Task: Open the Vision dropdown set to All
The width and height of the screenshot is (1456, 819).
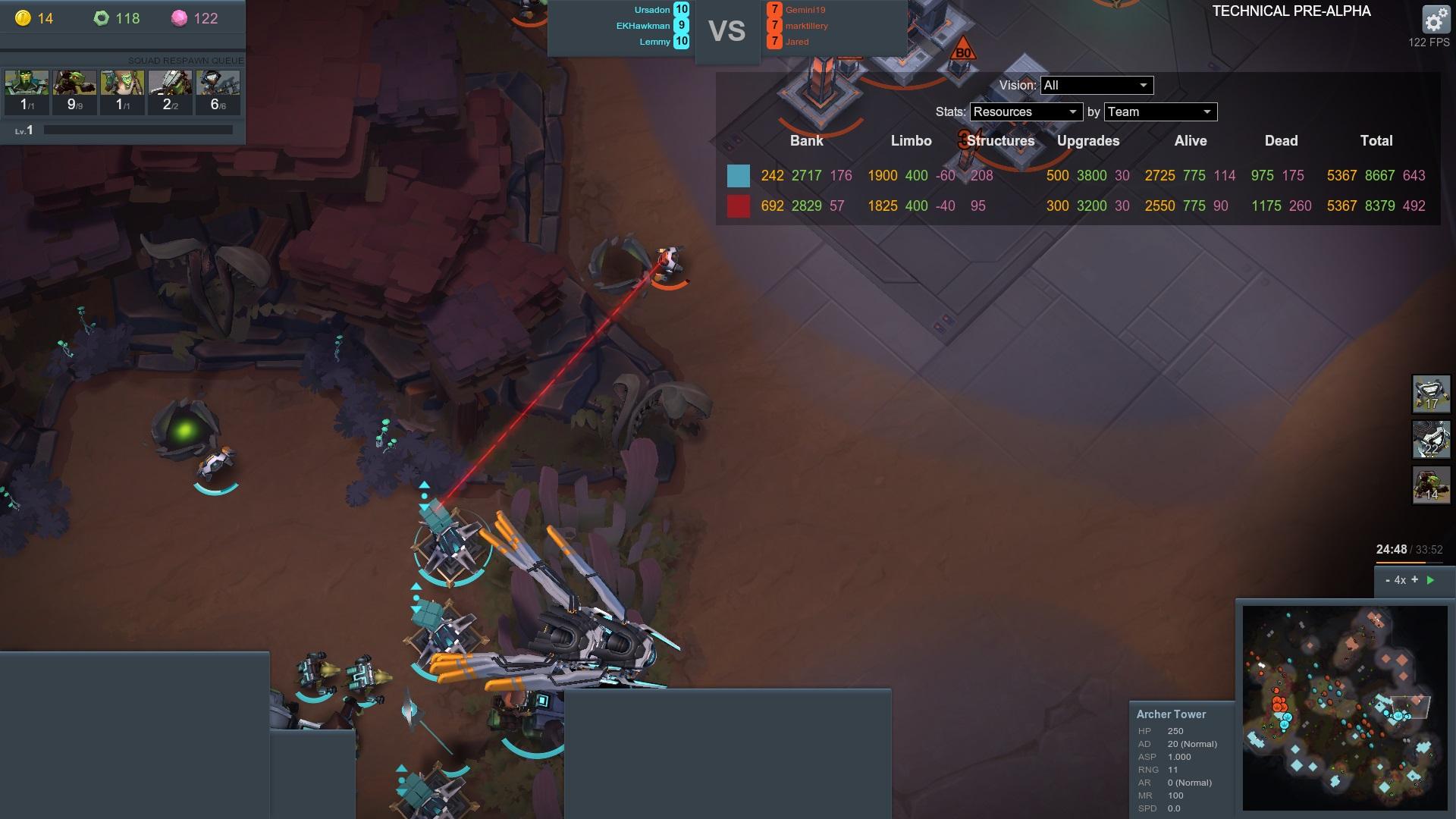Action: click(x=1097, y=86)
